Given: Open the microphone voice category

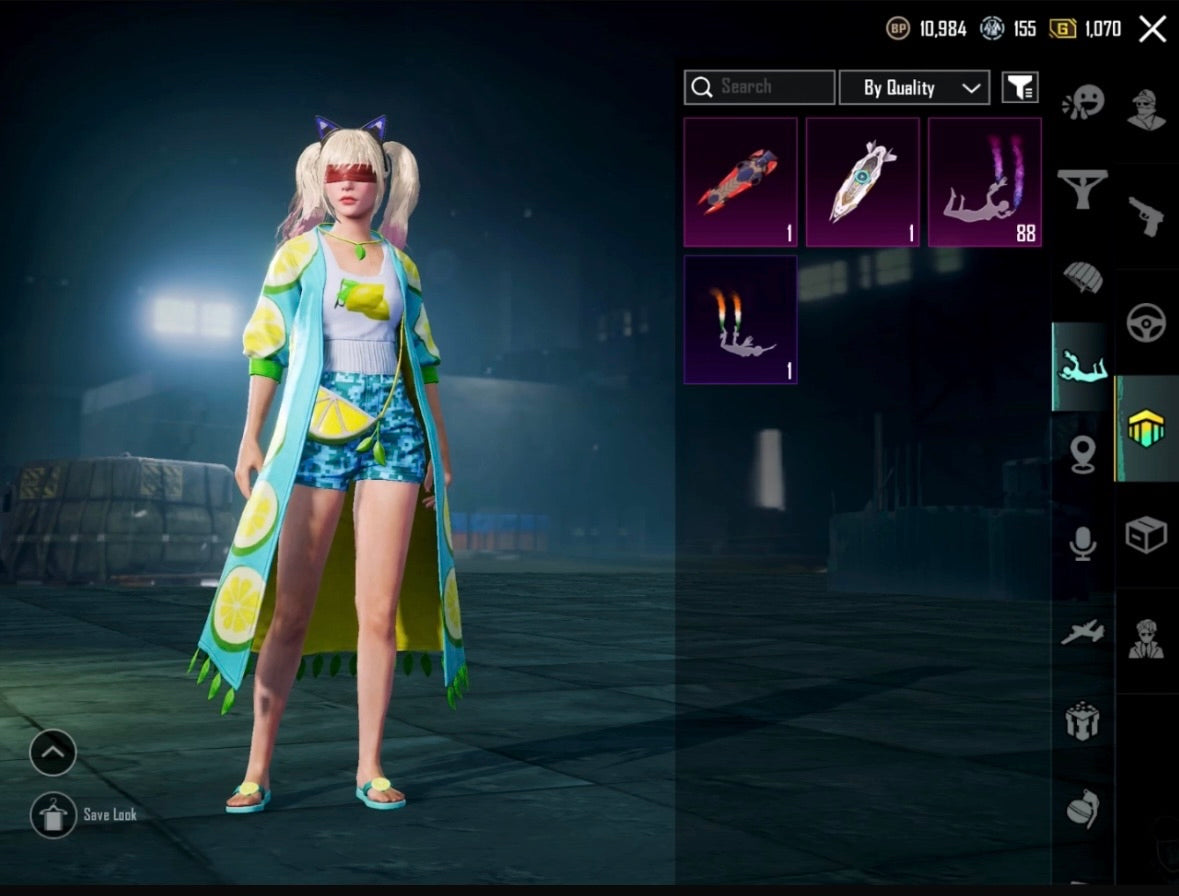Looking at the screenshot, I should point(1082,543).
